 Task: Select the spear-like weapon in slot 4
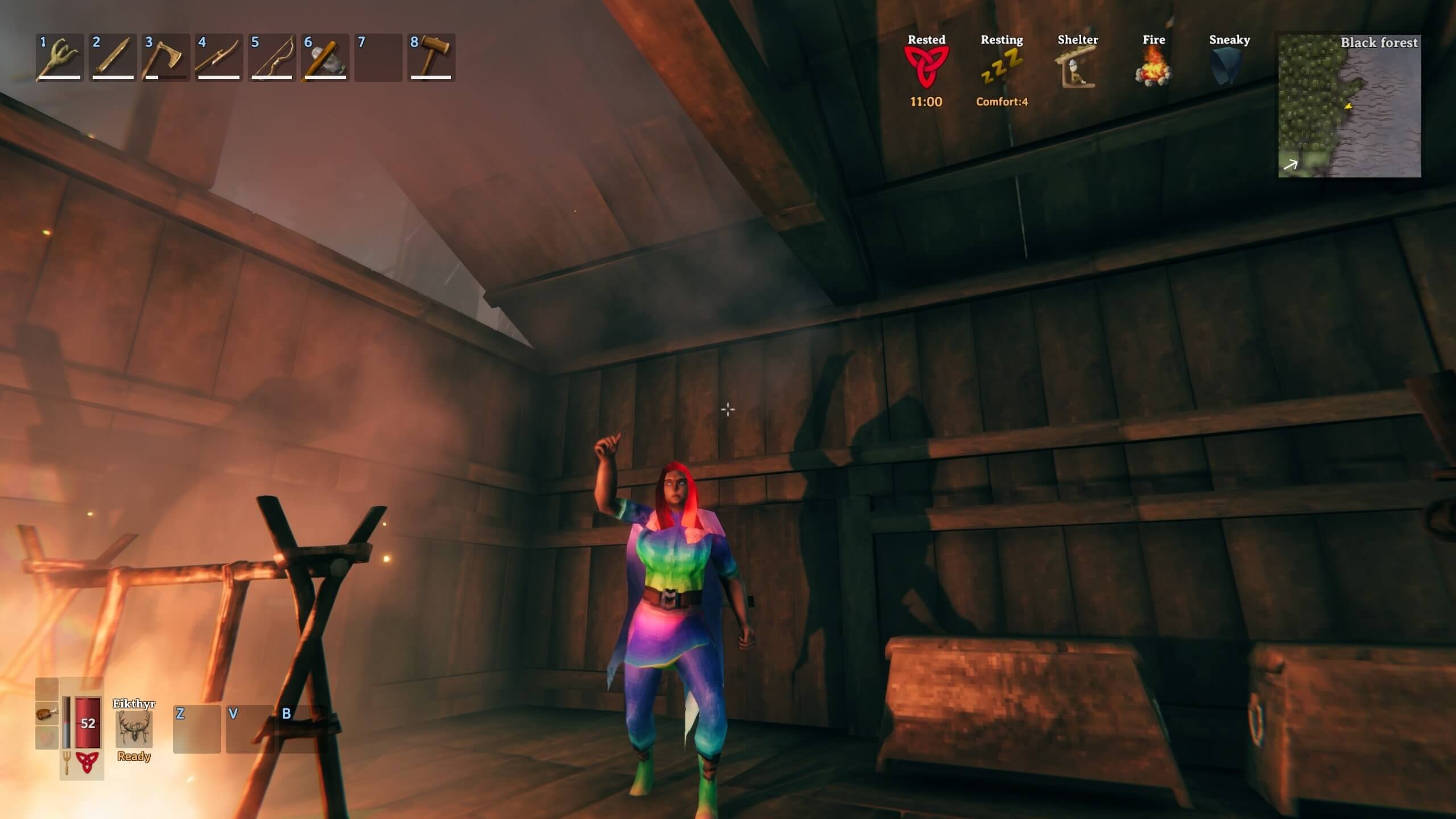coord(218,57)
